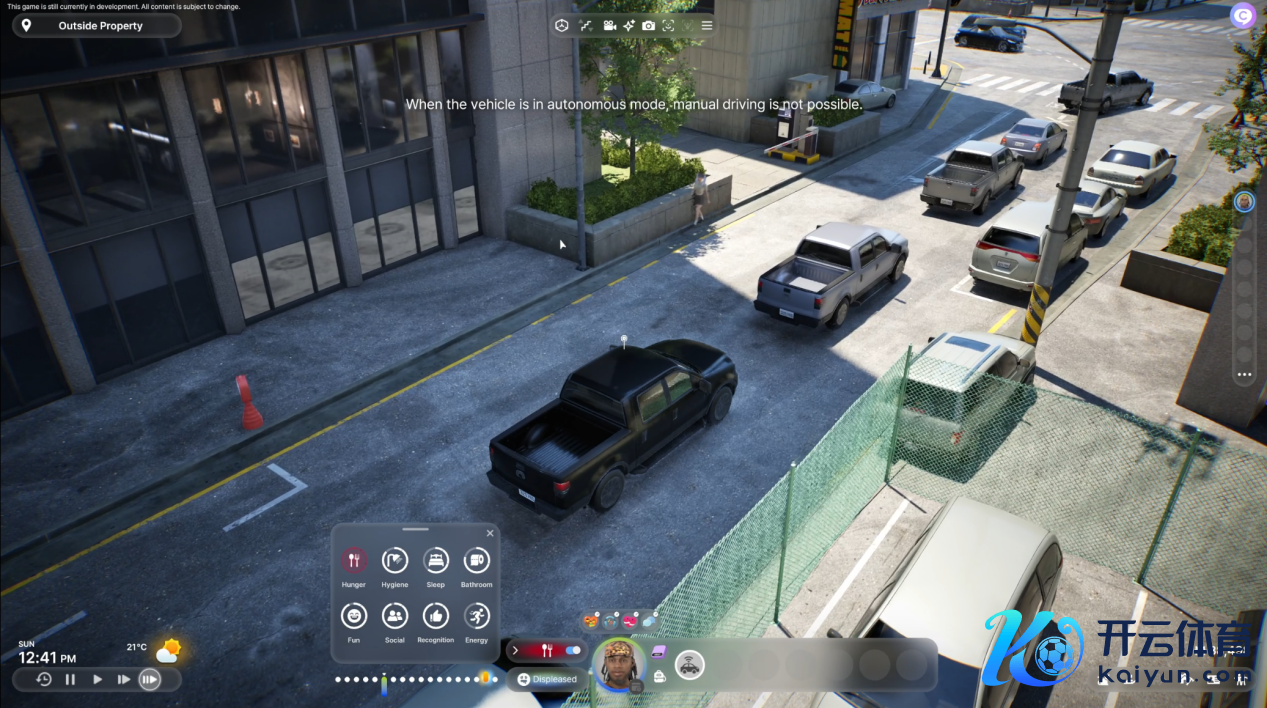Select the autonomous car action icon
This screenshot has width=1267, height=708.
pos(690,664)
